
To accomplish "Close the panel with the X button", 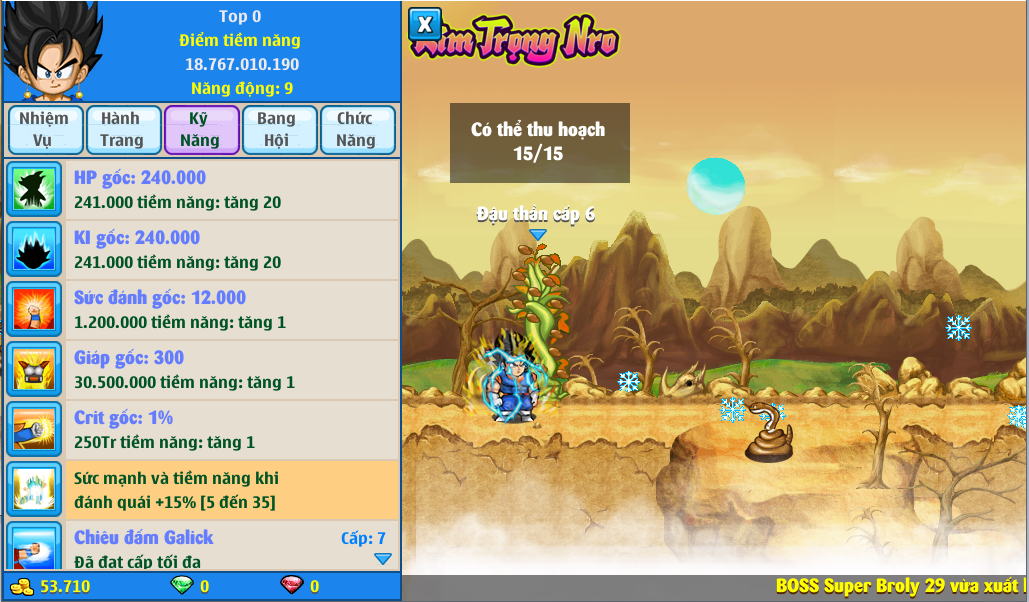I will click(425, 23).
